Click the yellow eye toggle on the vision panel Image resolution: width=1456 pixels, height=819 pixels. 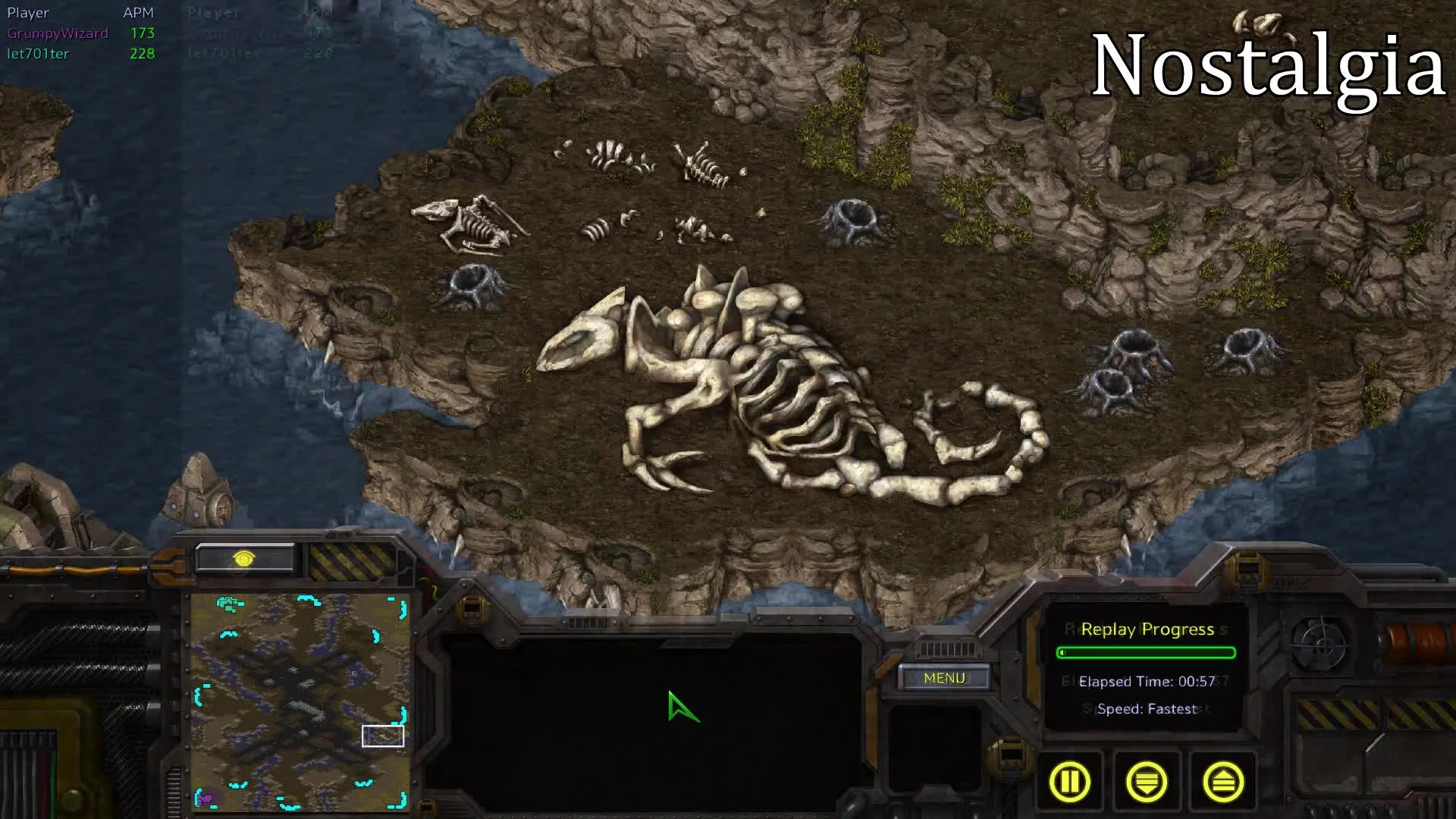[244, 558]
